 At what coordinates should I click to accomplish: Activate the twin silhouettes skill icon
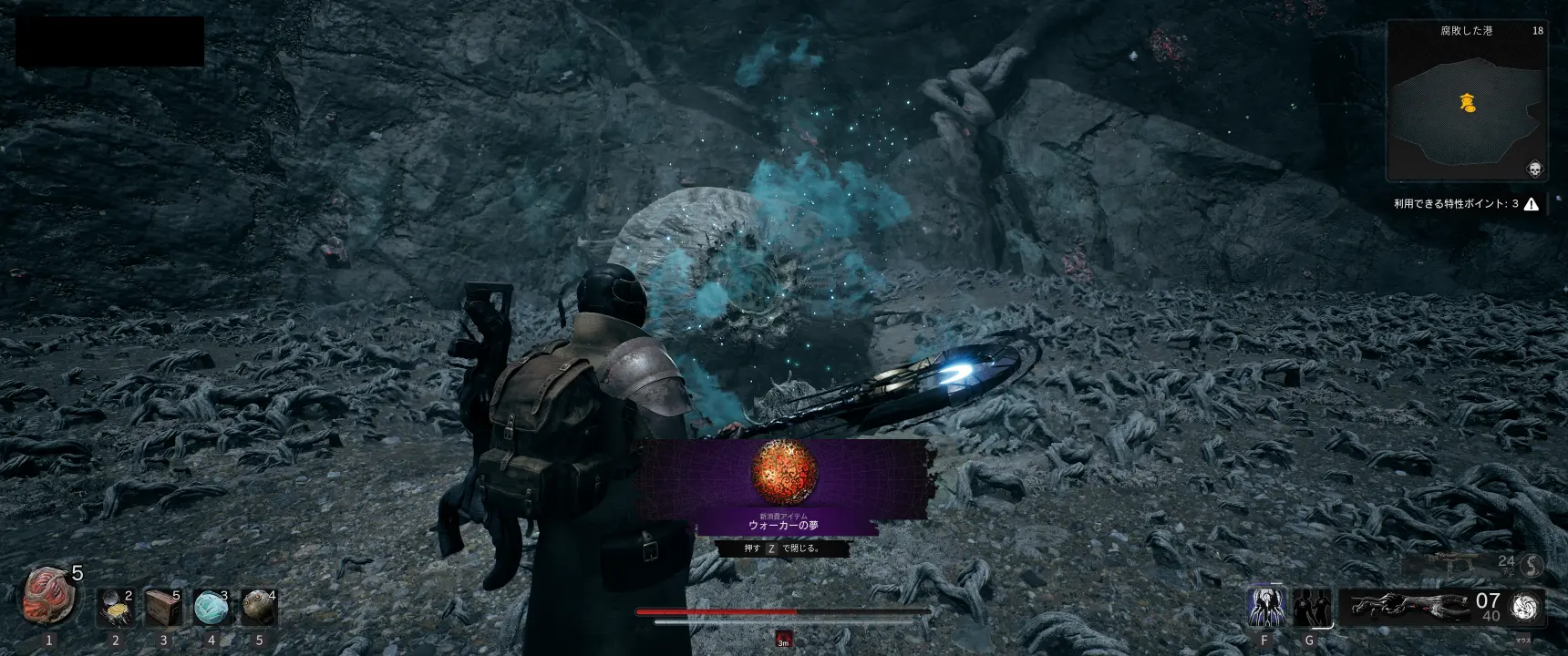(x=1311, y=607)
